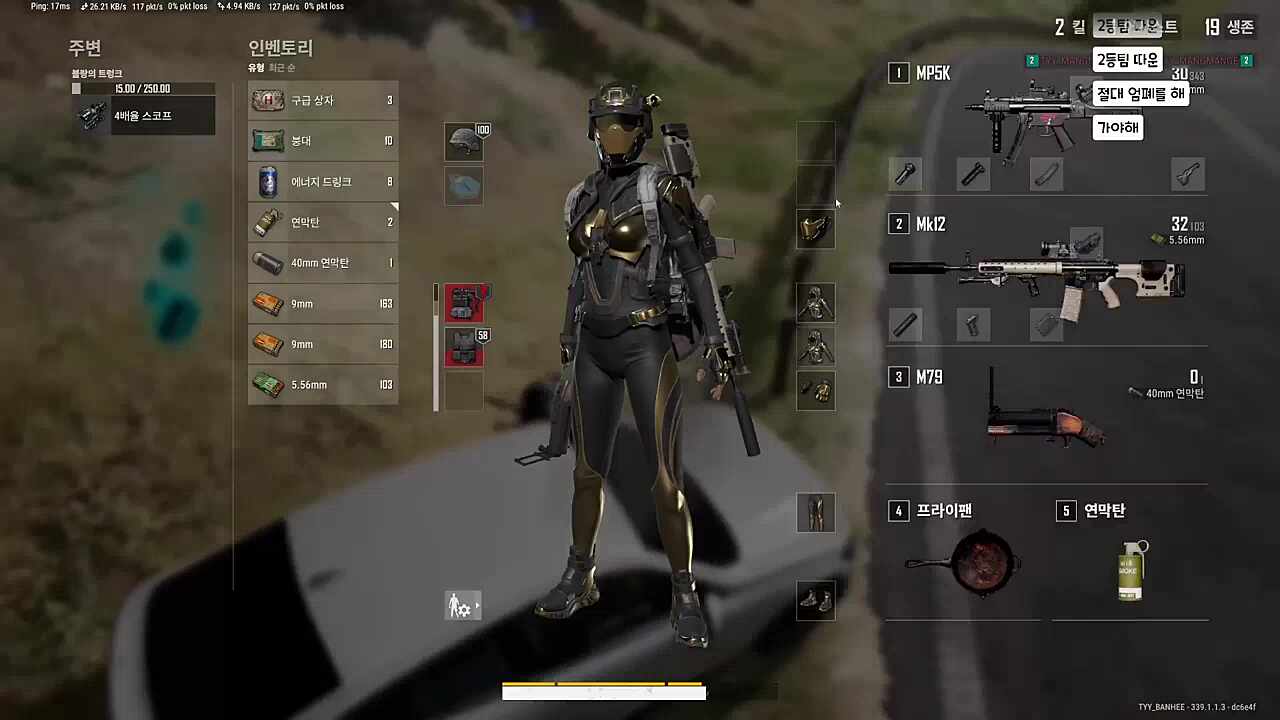Screen dimensions: 1280x720
Task: Open the 유형 type filter dropdown
Action: 254,67
